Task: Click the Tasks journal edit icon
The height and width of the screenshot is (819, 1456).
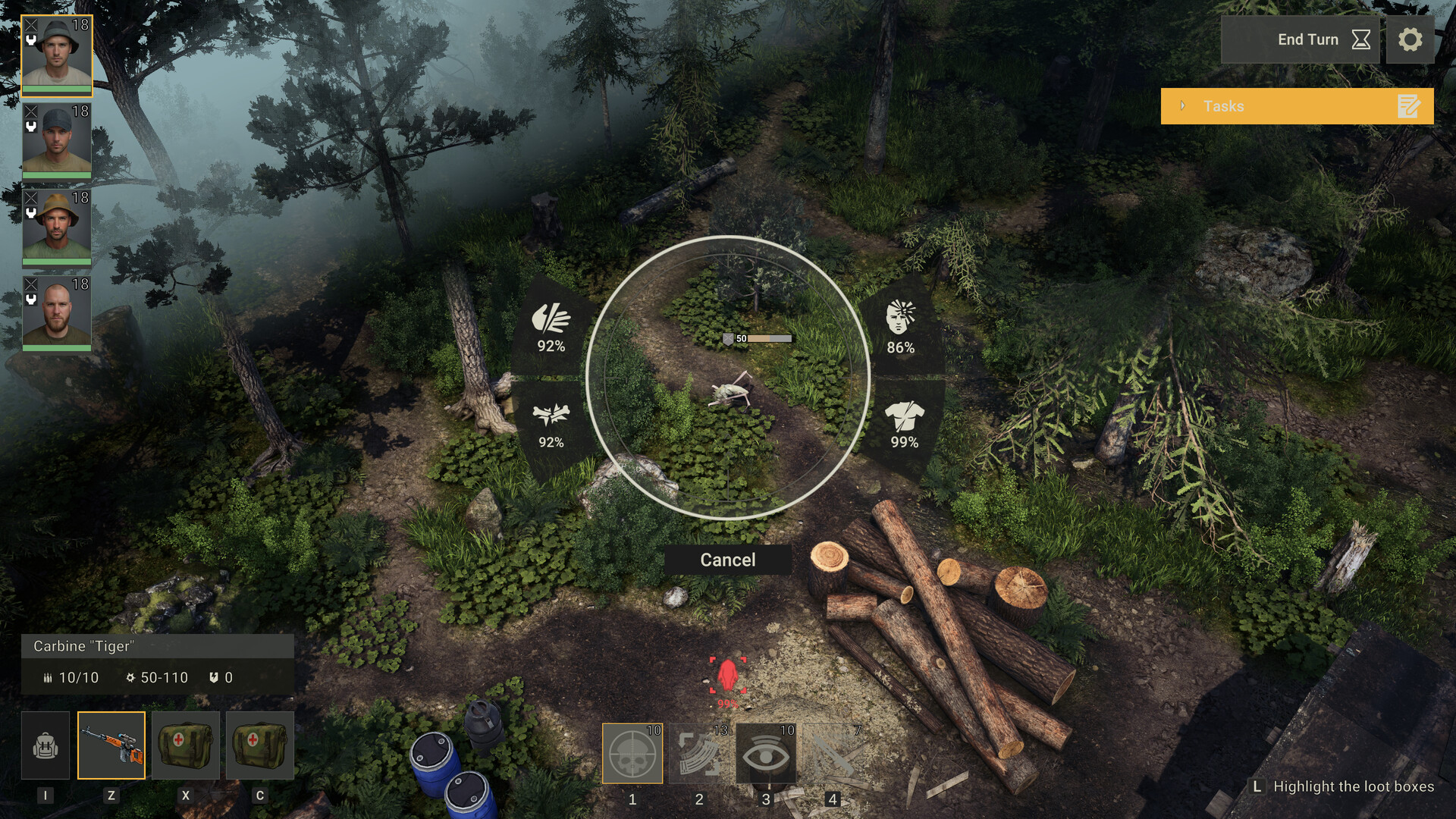Action: [x=1409, y=106]
